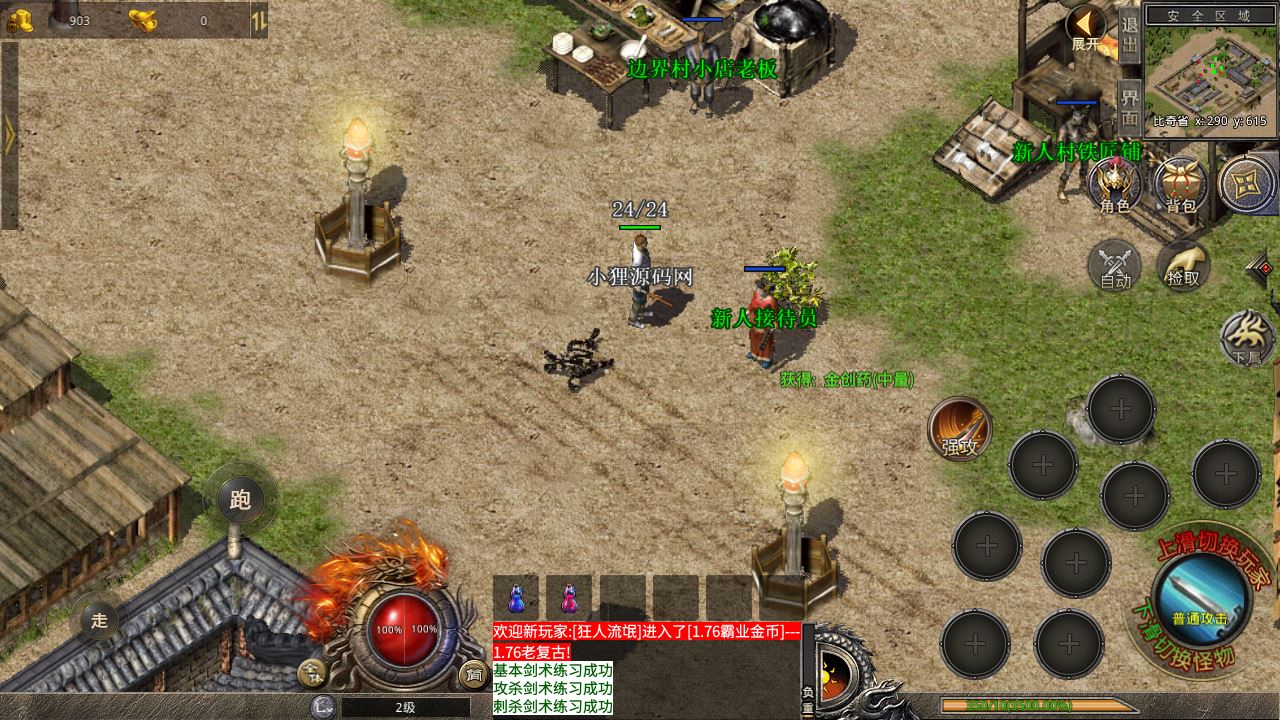This screenshot has width=1280, height=720.
Task: Open the 界面 interface tab
Action: point(1130,104)
